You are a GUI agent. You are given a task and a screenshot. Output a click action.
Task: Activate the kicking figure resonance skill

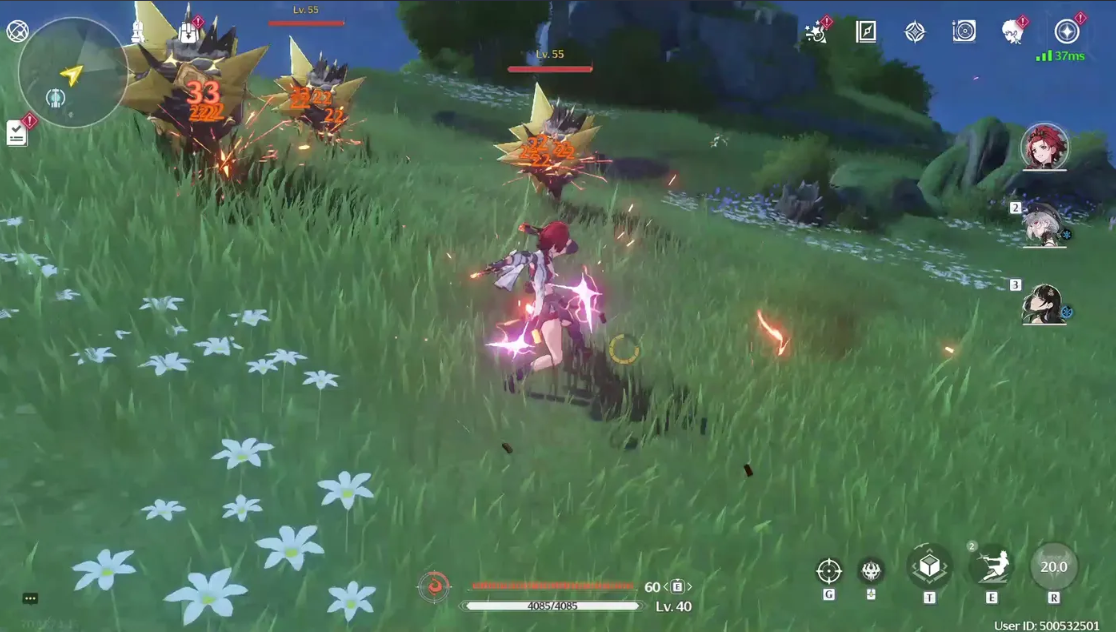pos(991,567)
